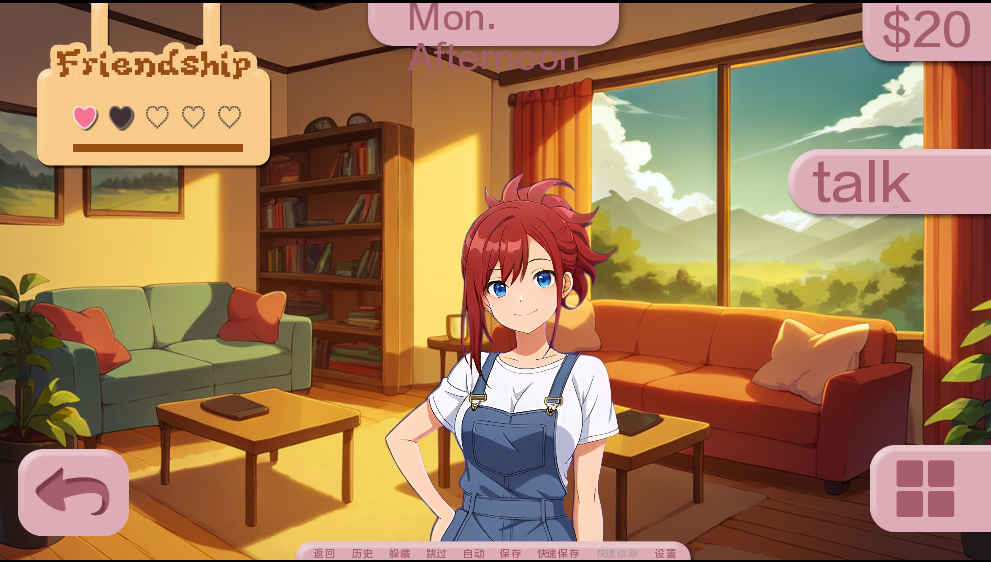The height and width of the screenshot is (562, 991).
Task: Toggle 自动 auto-advance mode
Action: coord(473,553)
